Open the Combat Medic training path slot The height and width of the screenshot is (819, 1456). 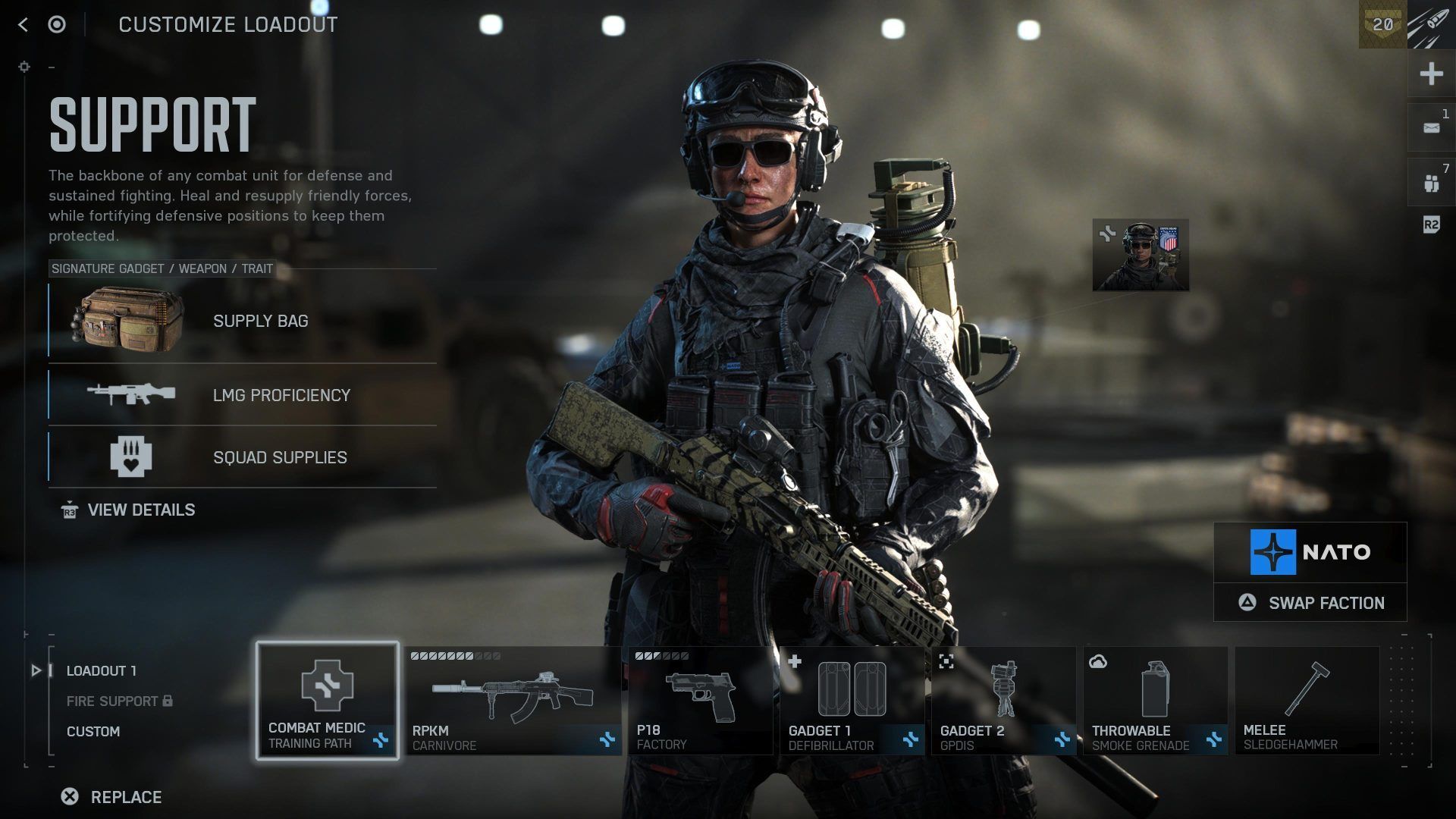328,701
